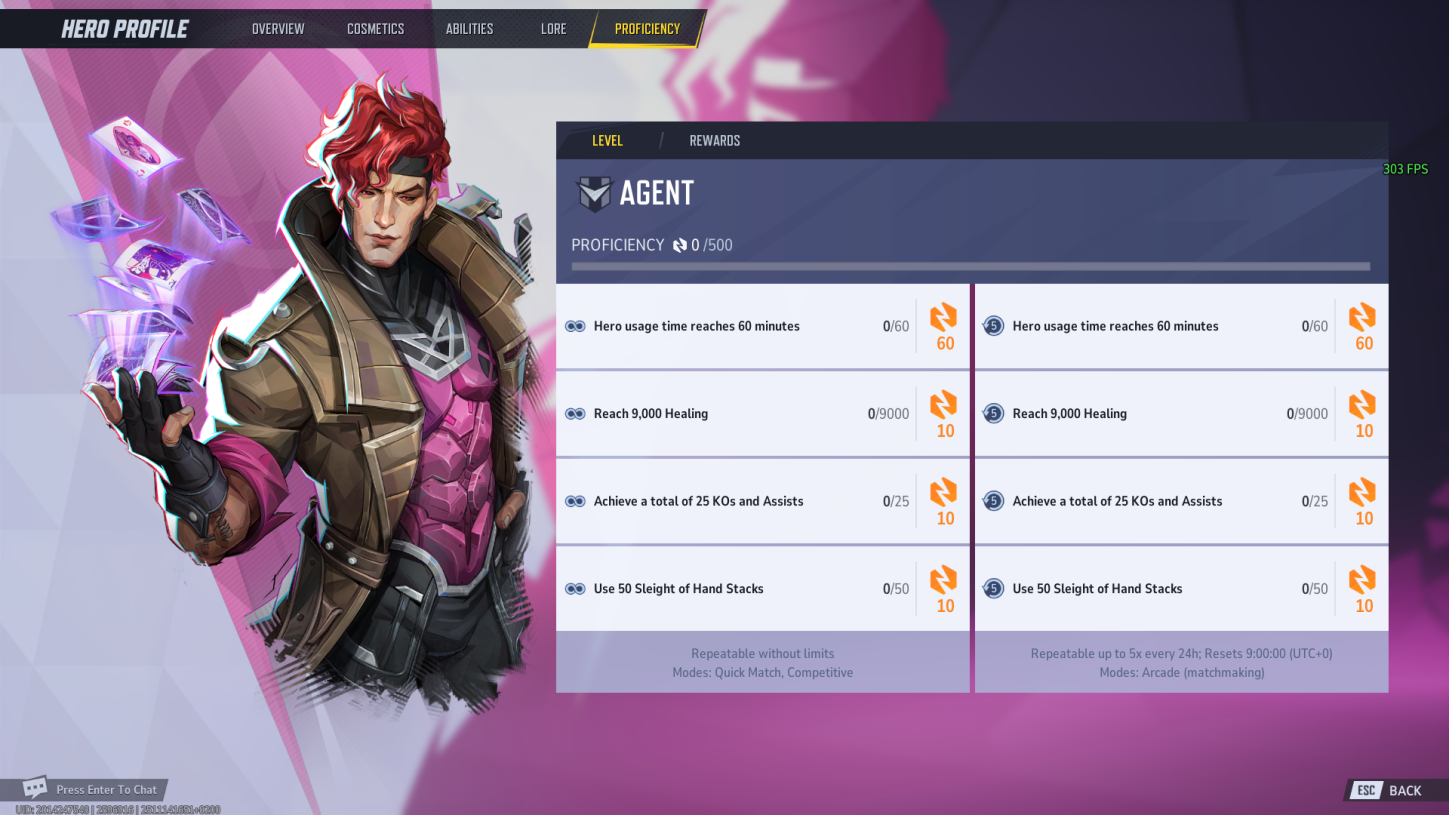This screenshot has width=1449, height=815.
Task: Open the COSMETICS tab
Action: point(375,28)
